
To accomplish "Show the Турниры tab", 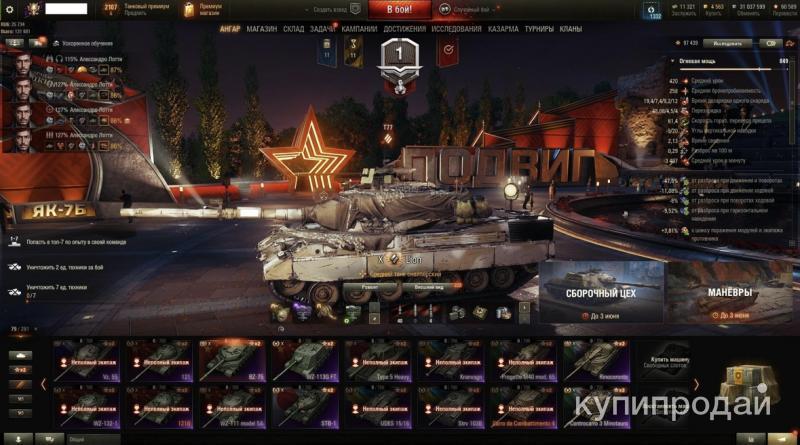I will pyautogui.click(x=539, y=29).
